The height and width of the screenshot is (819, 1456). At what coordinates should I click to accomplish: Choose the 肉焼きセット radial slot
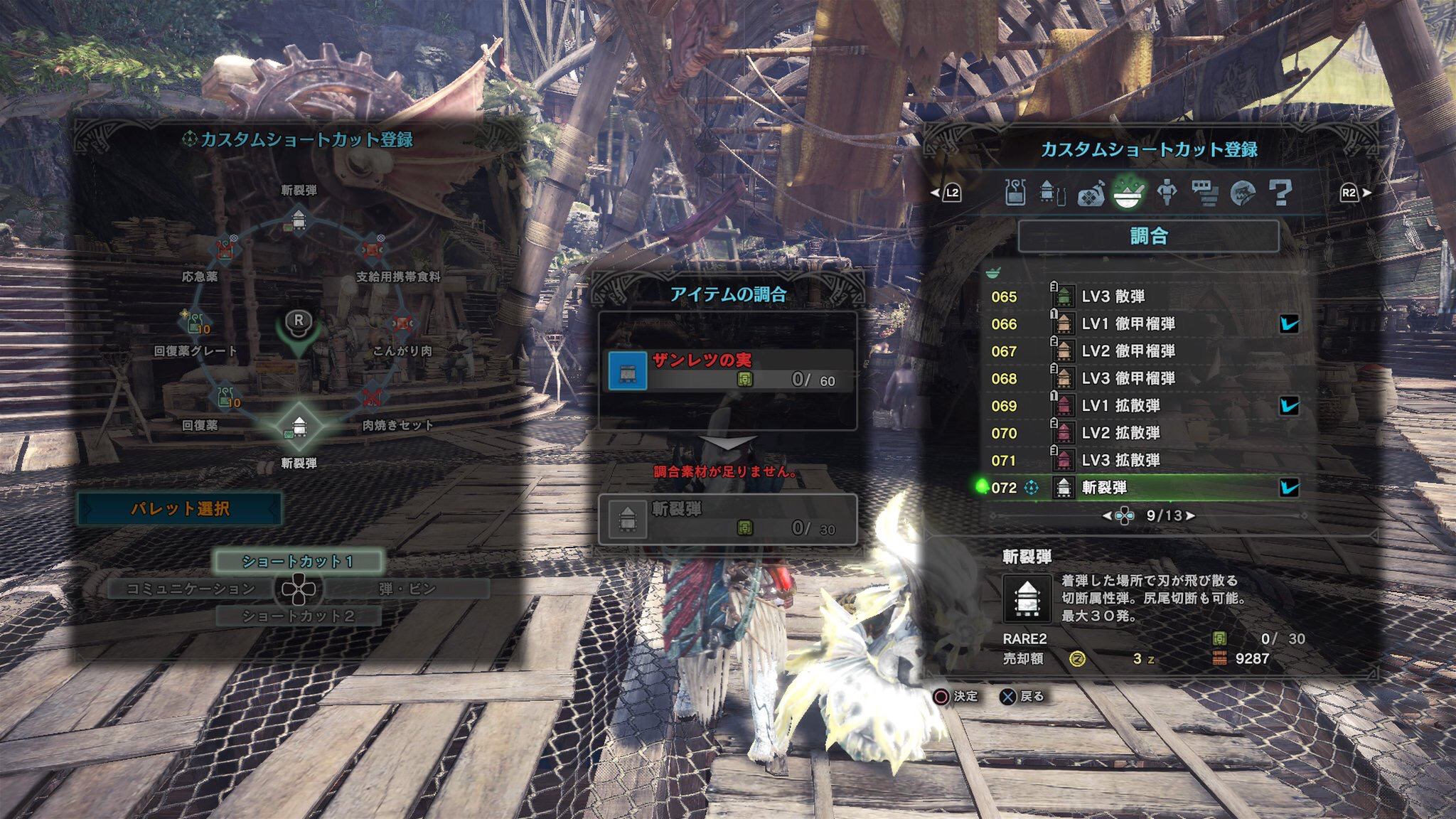click(372, 397)
